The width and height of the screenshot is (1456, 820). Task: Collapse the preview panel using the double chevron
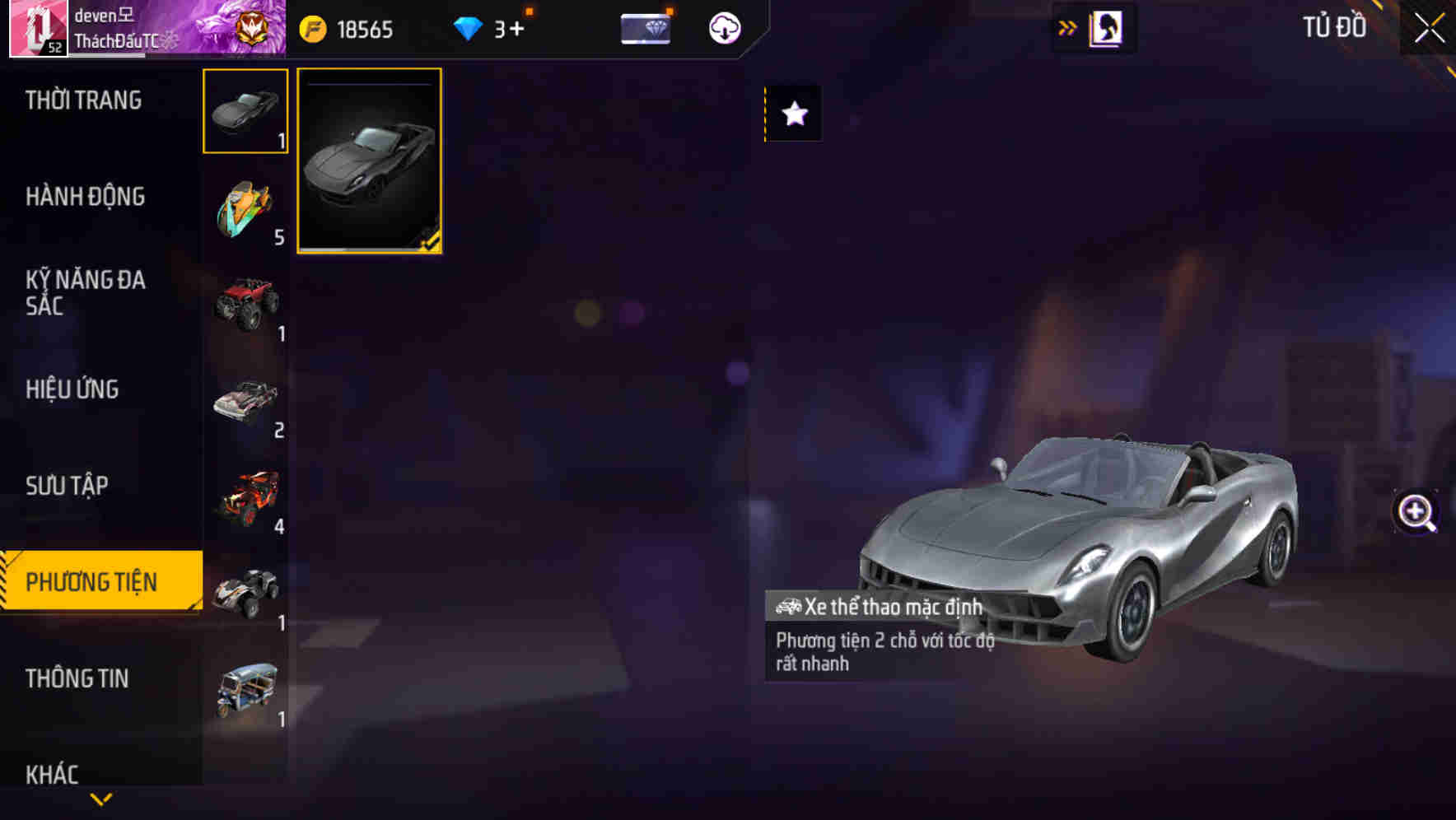[x=1066, y=27]
